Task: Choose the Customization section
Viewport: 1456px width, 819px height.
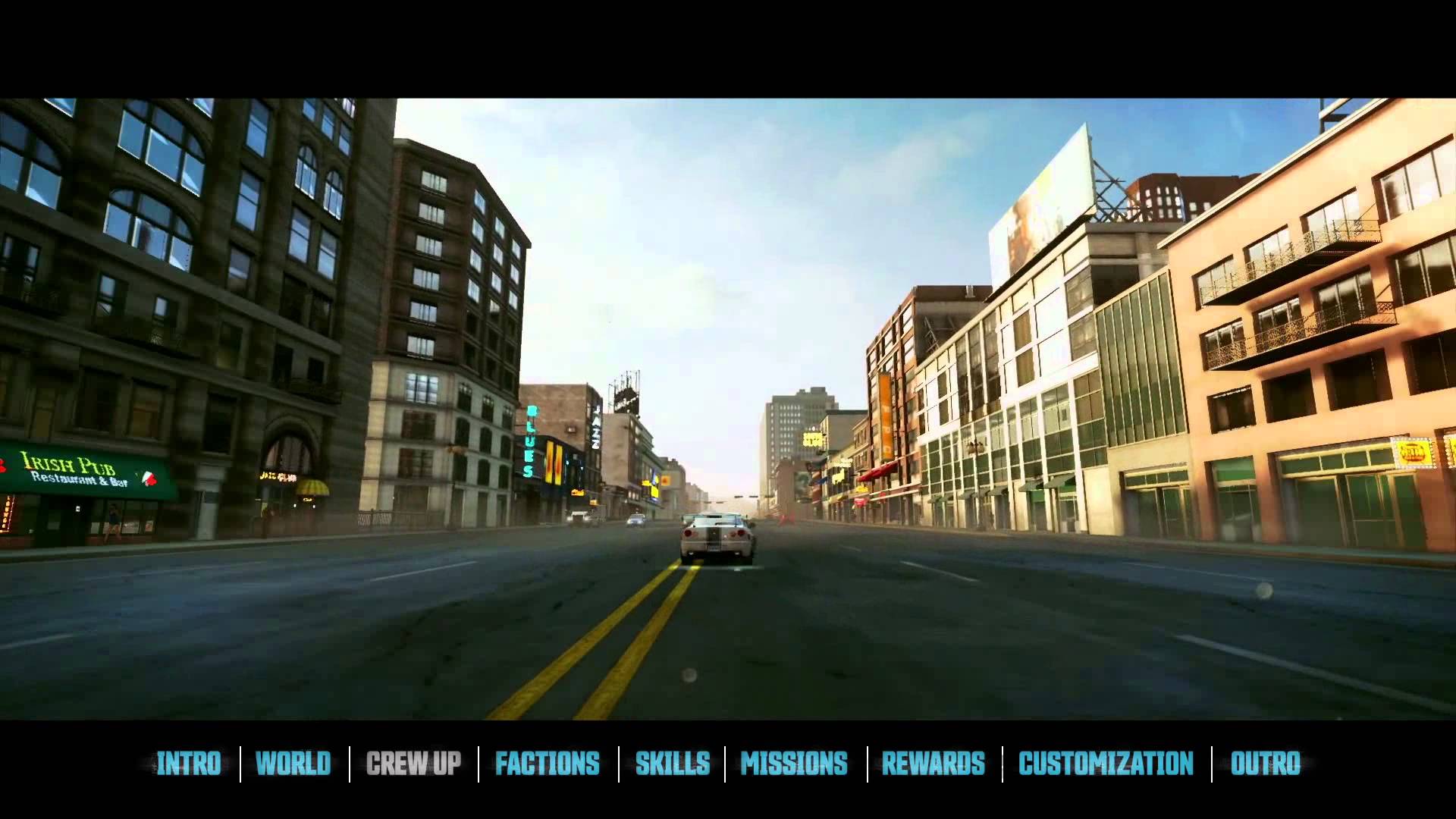Action: 1106,764
